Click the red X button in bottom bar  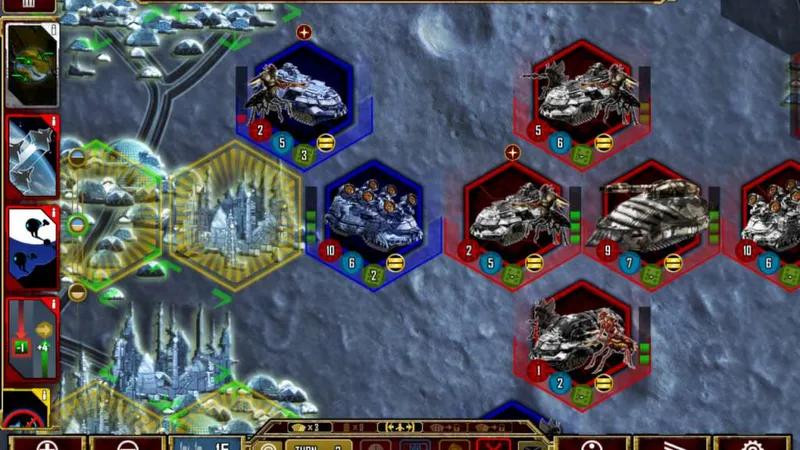point(492,443)
